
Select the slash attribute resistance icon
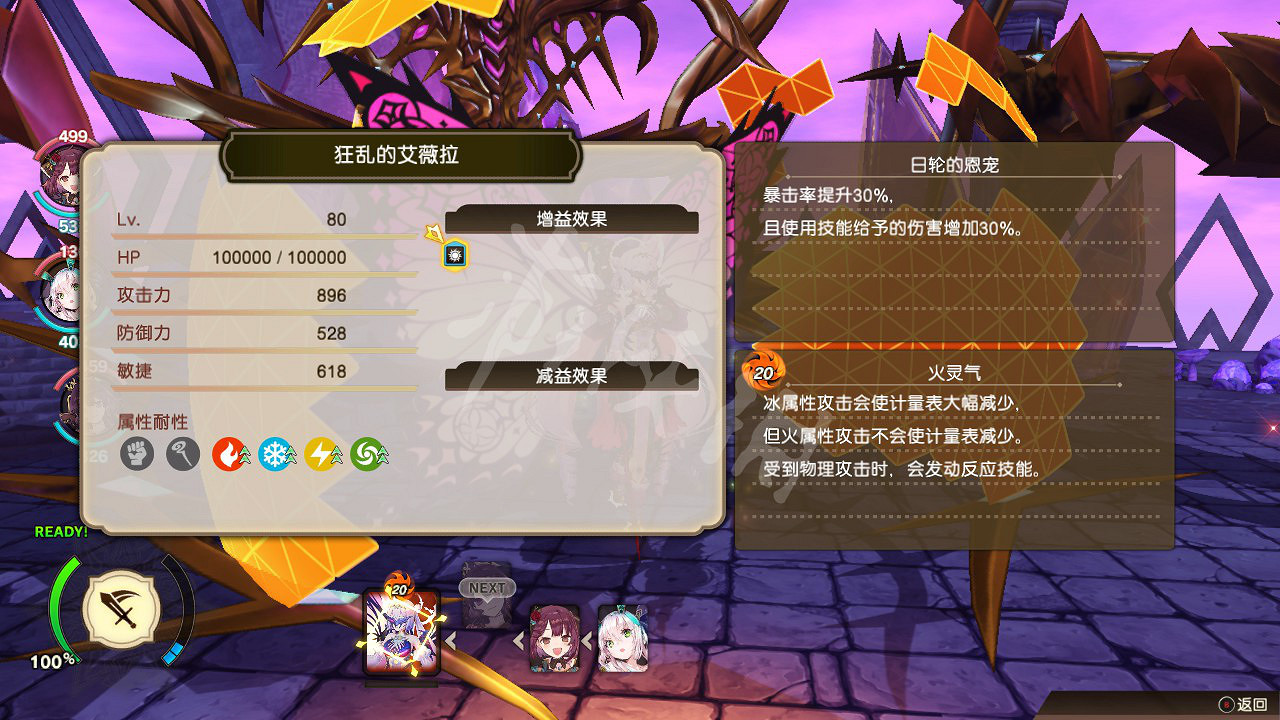click(183, 453)
